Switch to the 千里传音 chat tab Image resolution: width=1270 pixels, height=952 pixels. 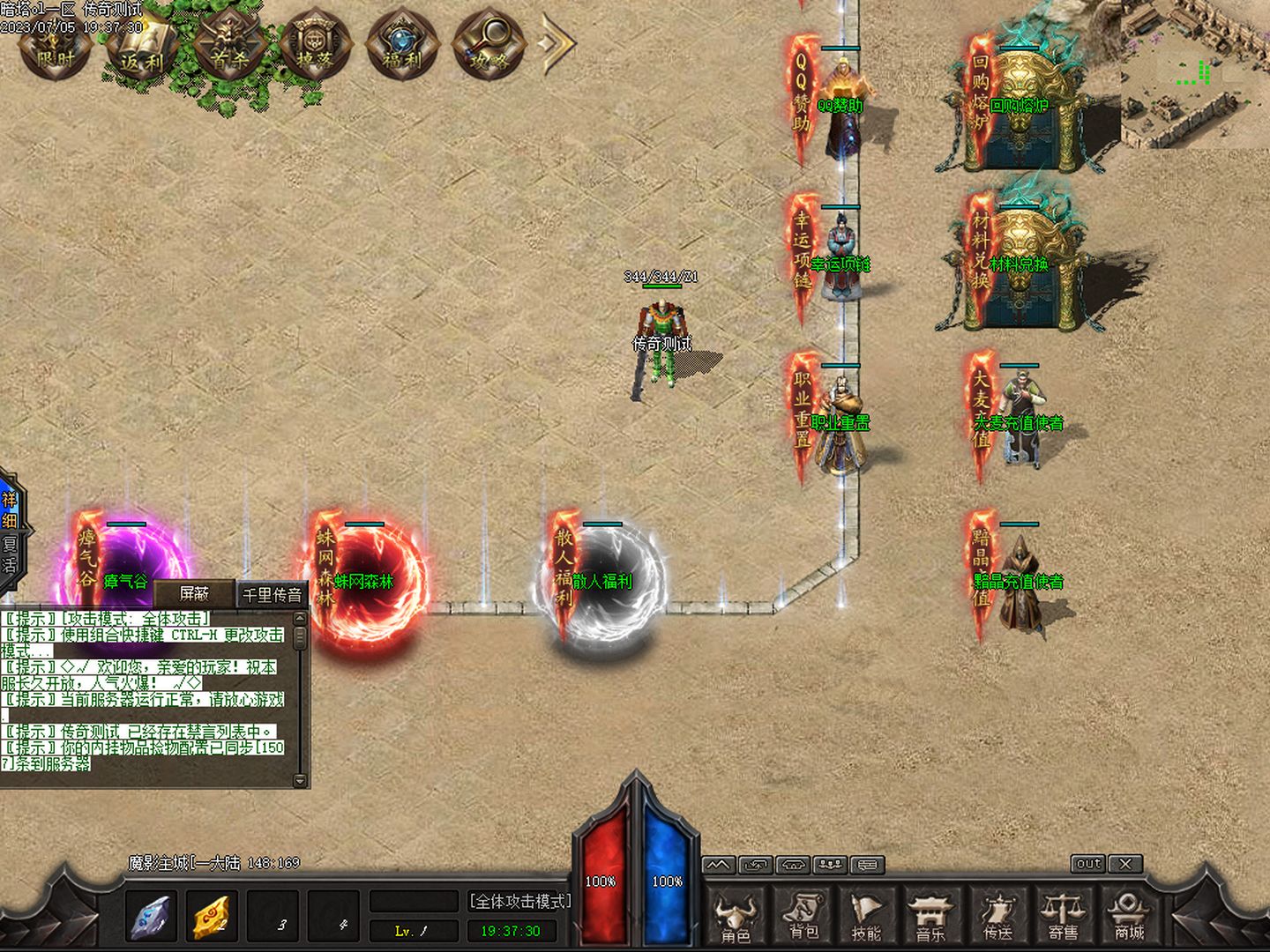coord(272,595)
